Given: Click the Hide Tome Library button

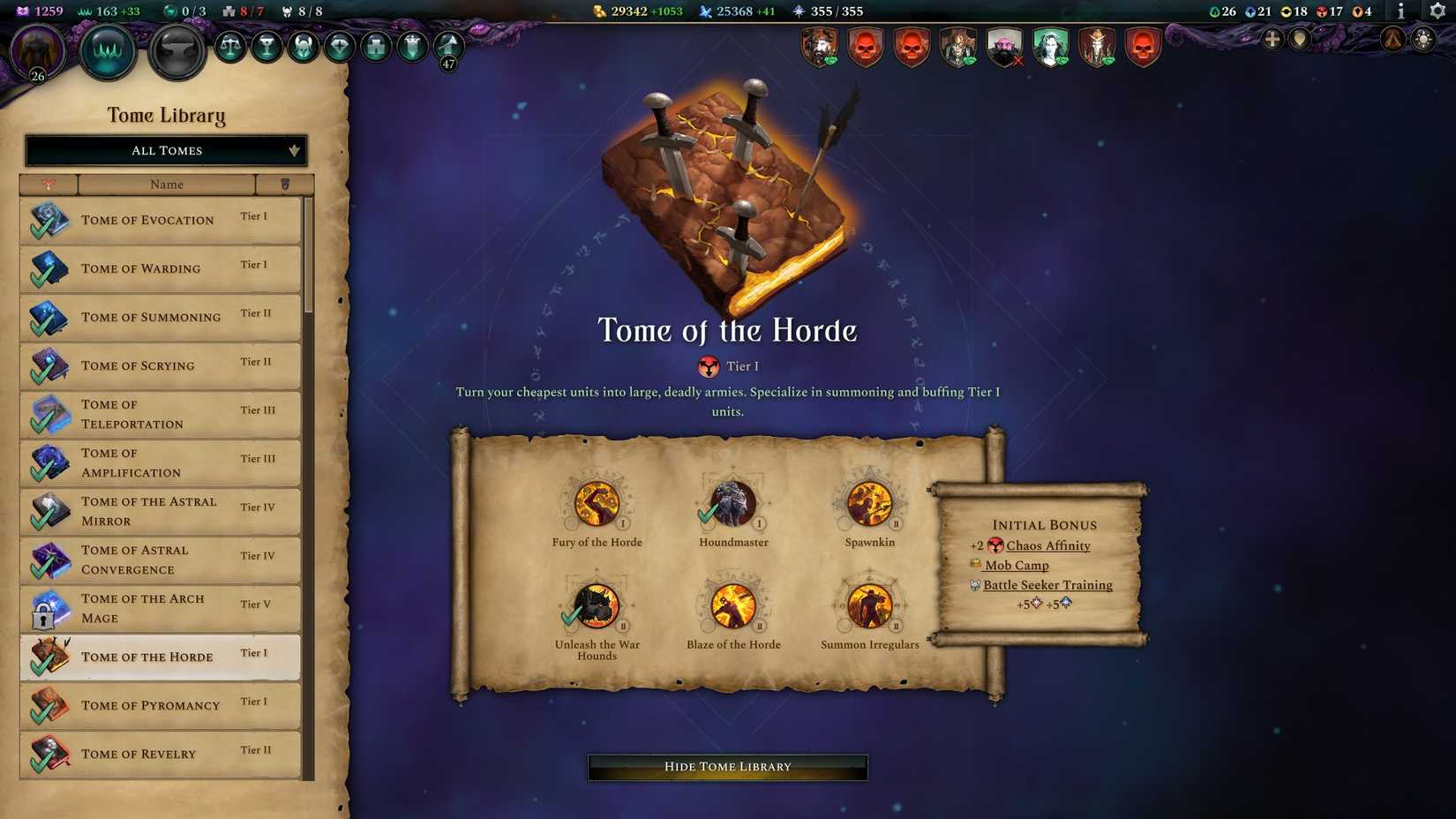Looking at the screenshot, I should point(725,766).
